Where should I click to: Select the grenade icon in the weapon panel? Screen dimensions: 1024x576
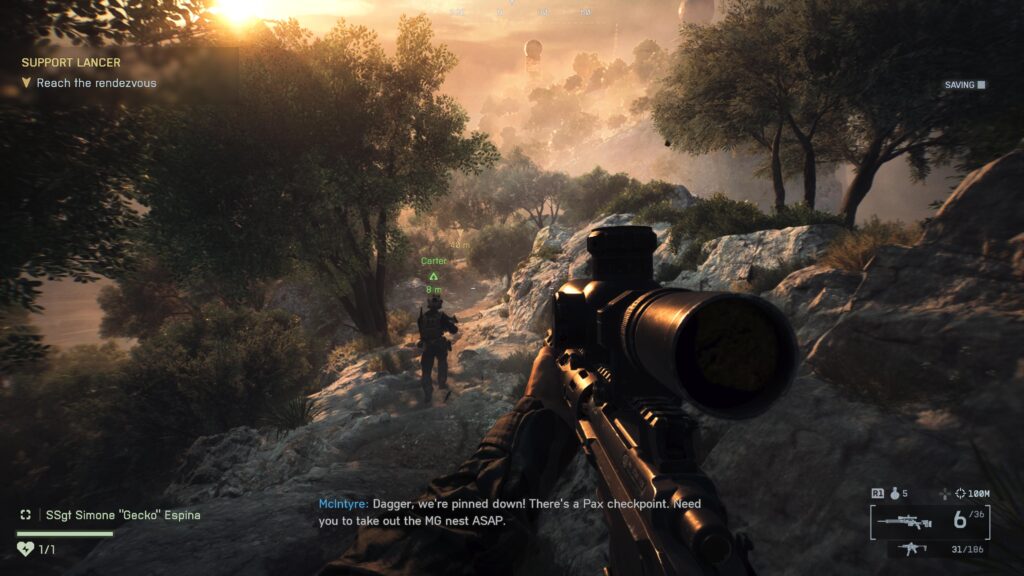point(896,493)
